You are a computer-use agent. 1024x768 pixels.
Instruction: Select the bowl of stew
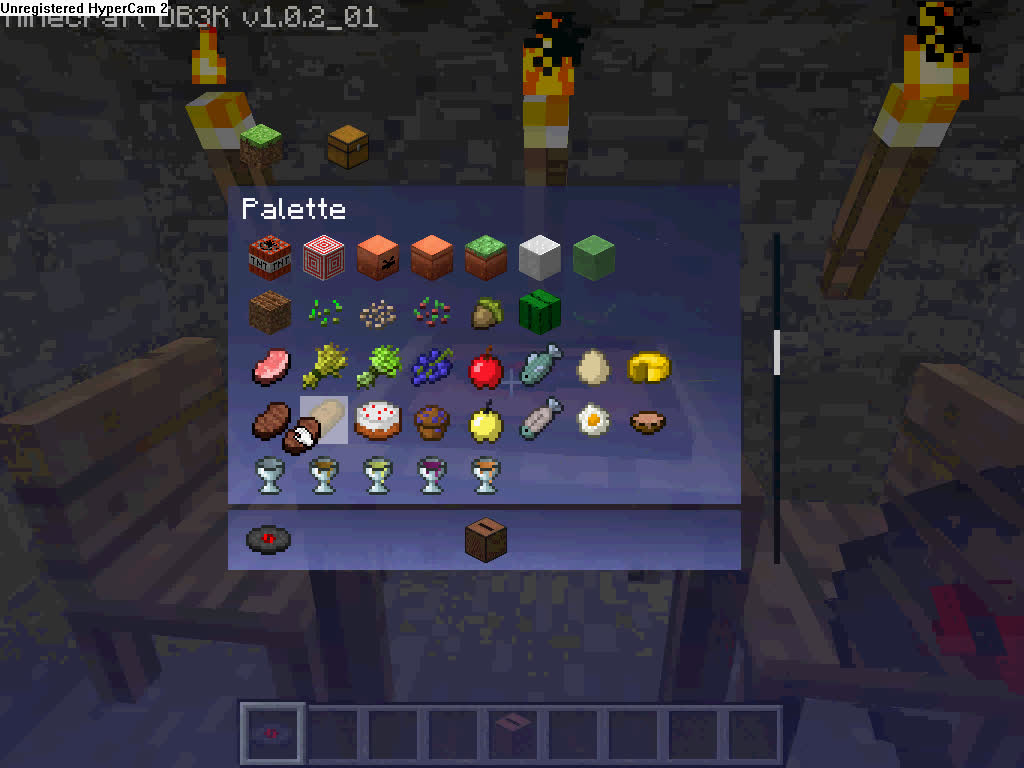[x=648, y=421]
